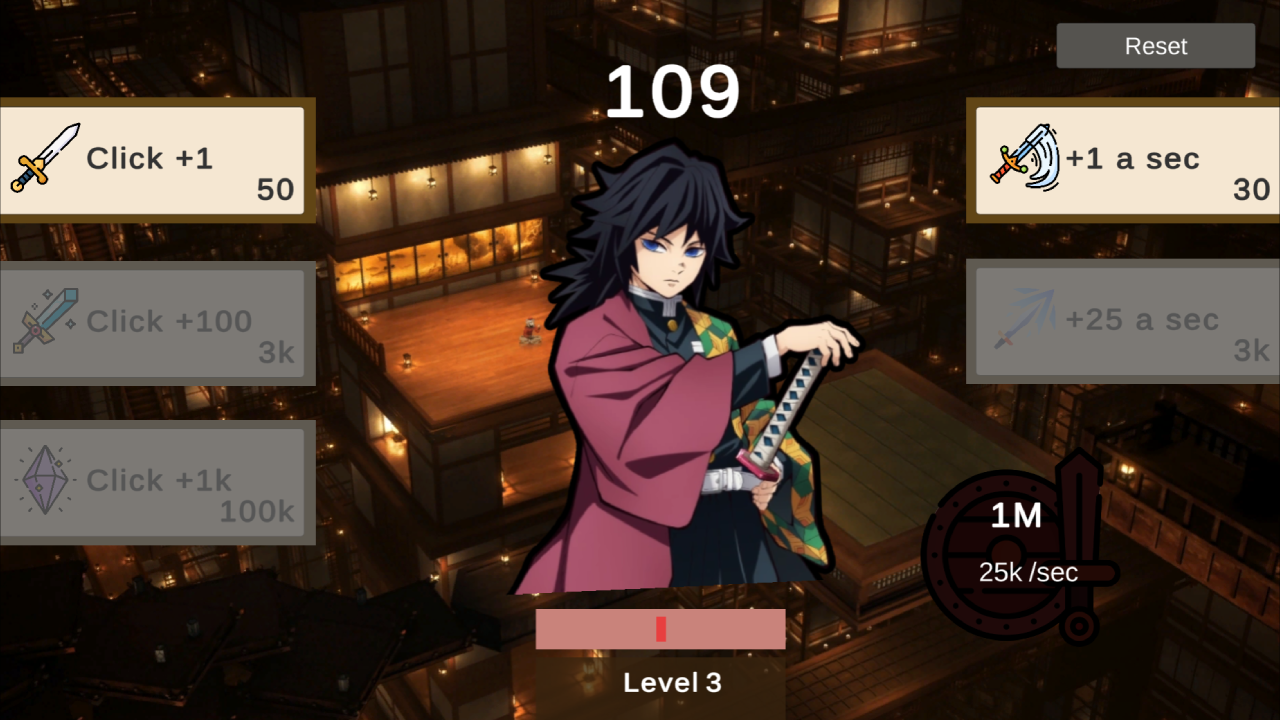Buy the Click +1 upgrade for 50
The image size is (1280, 720).
point(155,160)
